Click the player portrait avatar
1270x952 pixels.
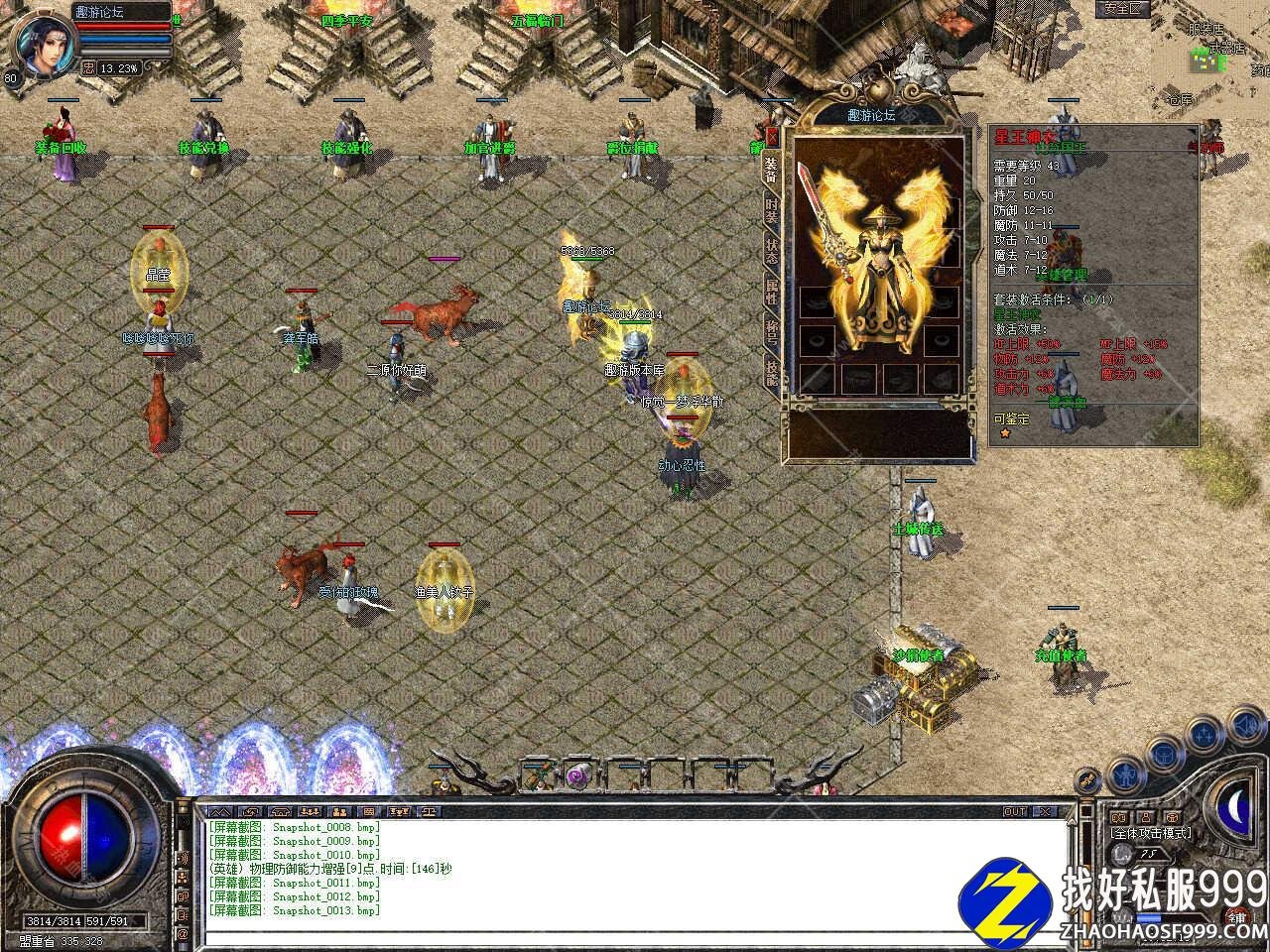point(42,41)
